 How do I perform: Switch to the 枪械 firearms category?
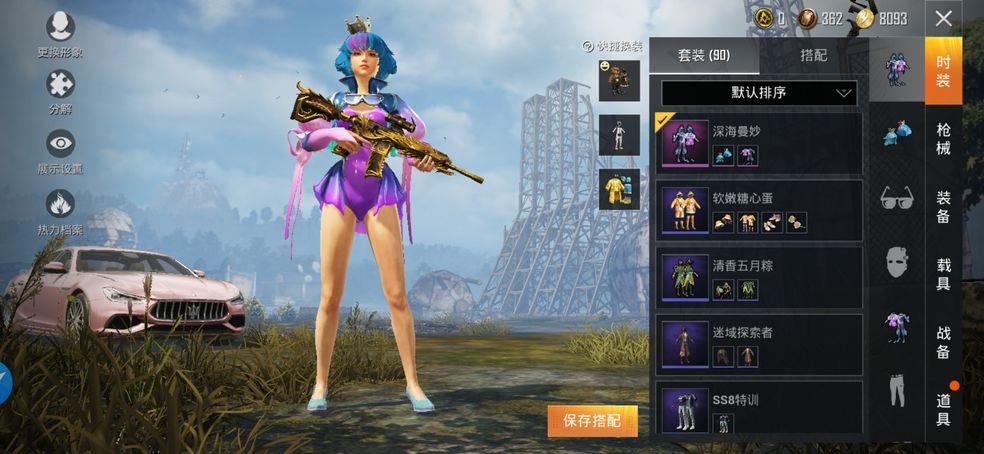click(x=943, y=139)
